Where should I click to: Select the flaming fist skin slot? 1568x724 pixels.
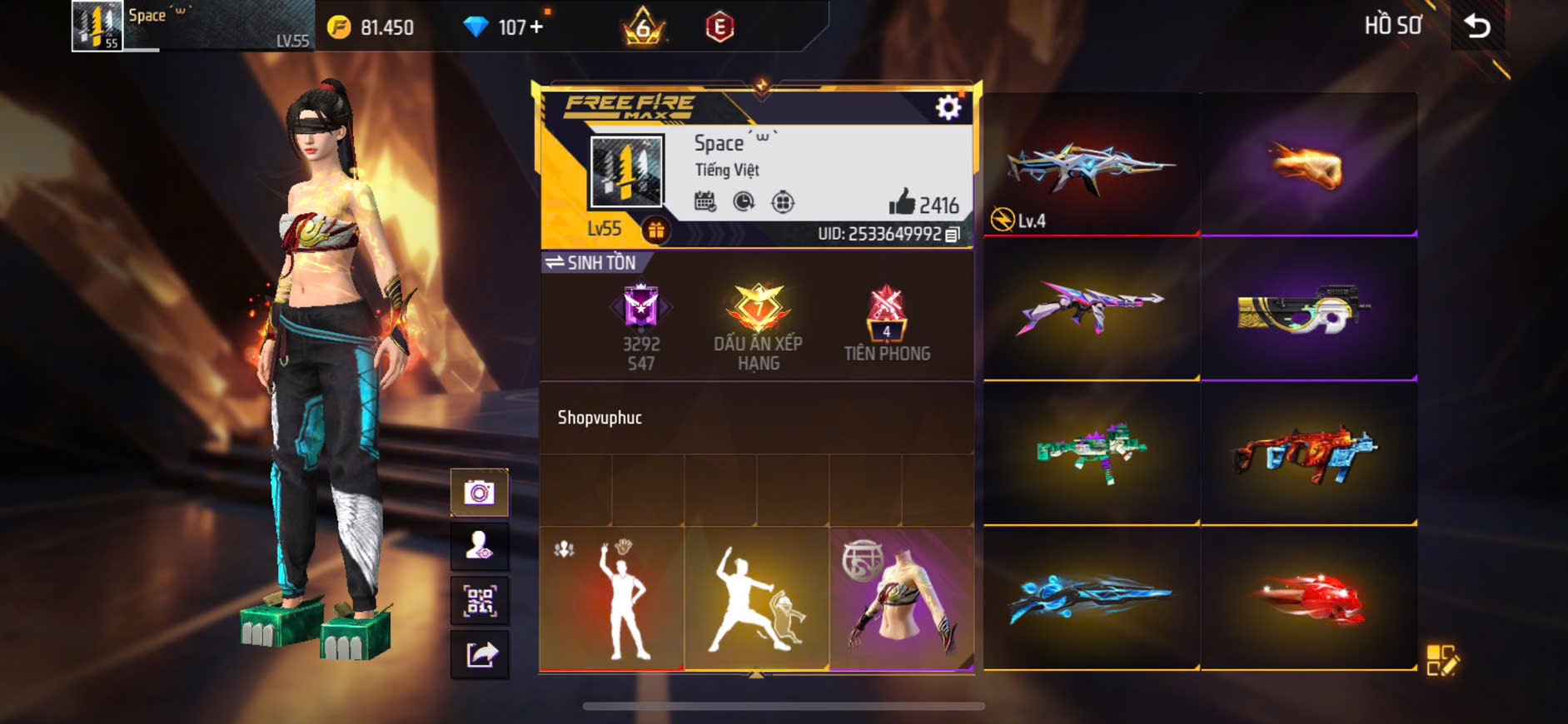click(x=1308, y=165)
